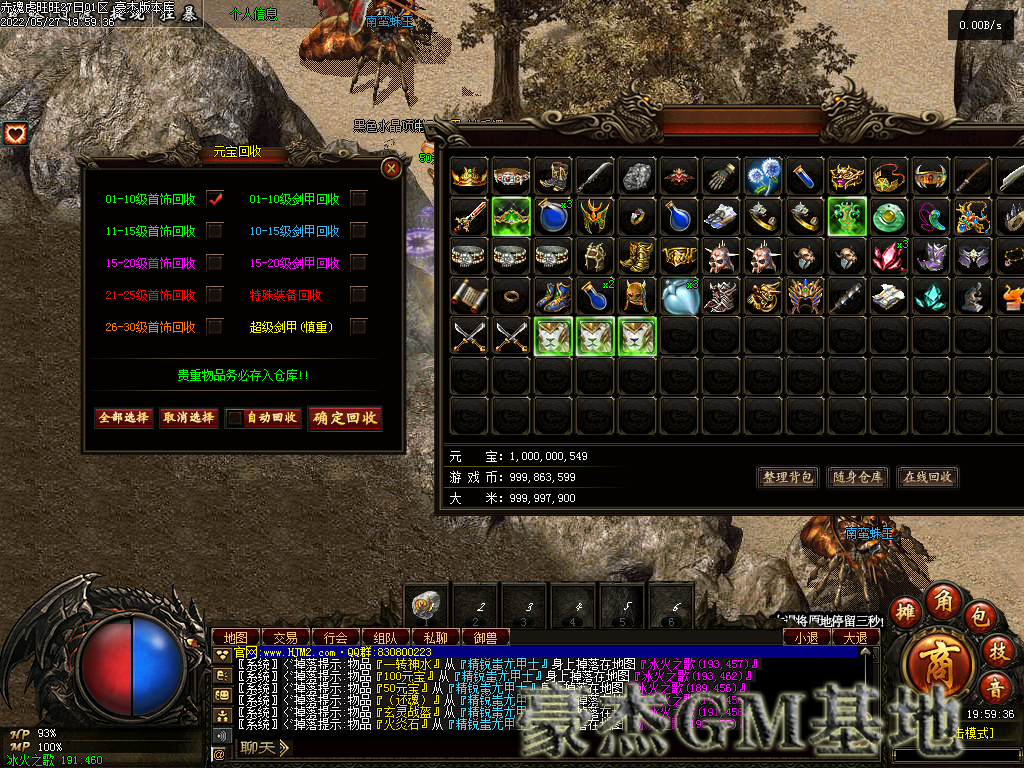Tick the 超级剑甲 (慎重) checkbox
This screenshot has height=768, width=1024.
[358, 327]
